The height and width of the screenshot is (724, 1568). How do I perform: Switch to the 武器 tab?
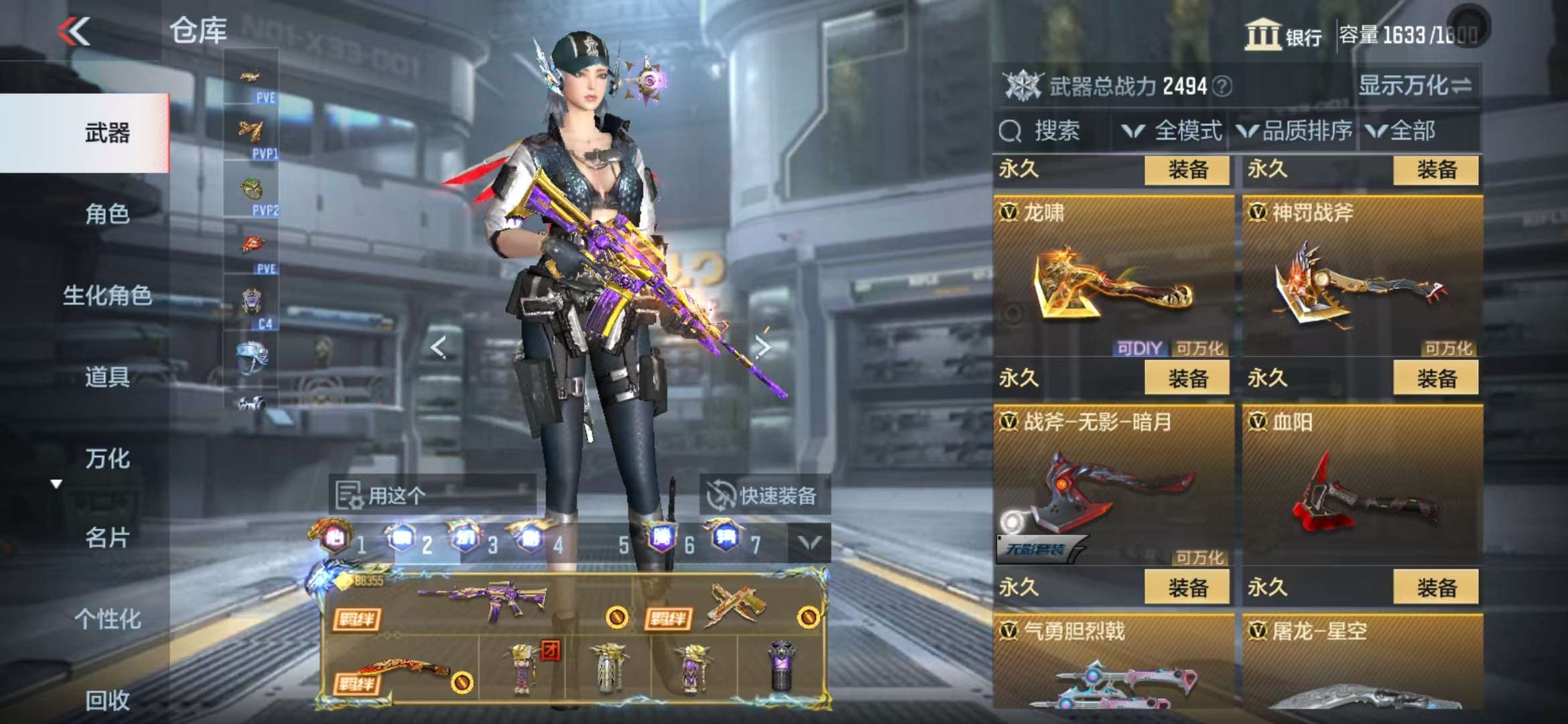click(x=107, y=133)
